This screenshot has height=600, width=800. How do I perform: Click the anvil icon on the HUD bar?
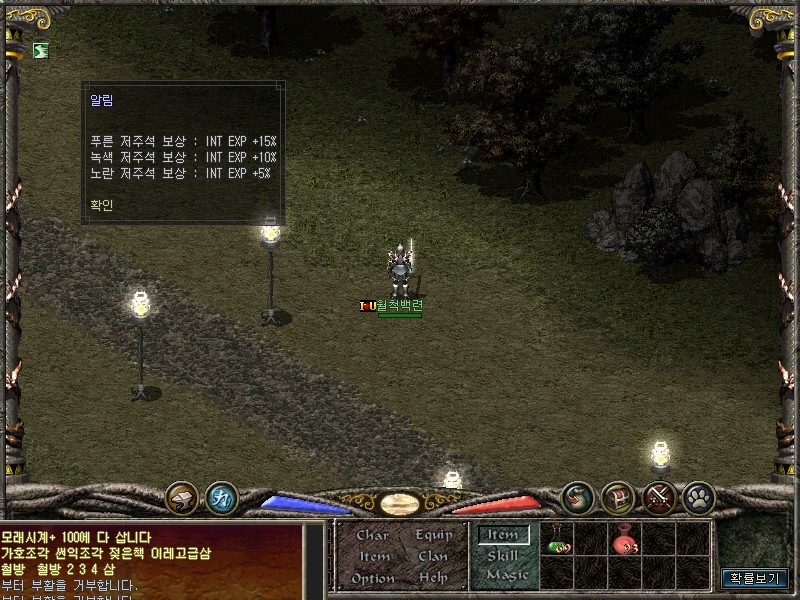coord(182,496)
